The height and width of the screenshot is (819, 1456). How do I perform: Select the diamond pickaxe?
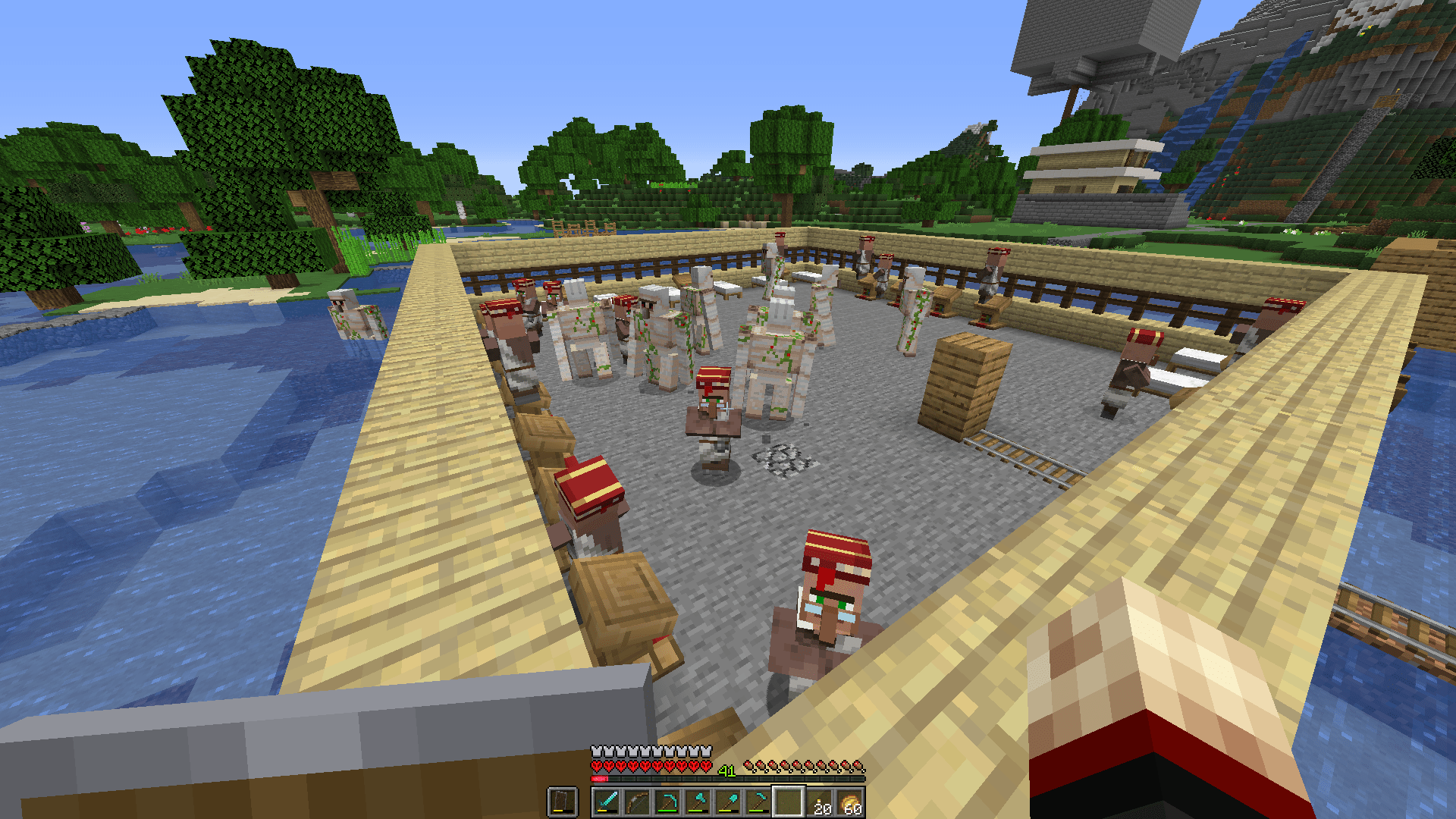point(667,800)
